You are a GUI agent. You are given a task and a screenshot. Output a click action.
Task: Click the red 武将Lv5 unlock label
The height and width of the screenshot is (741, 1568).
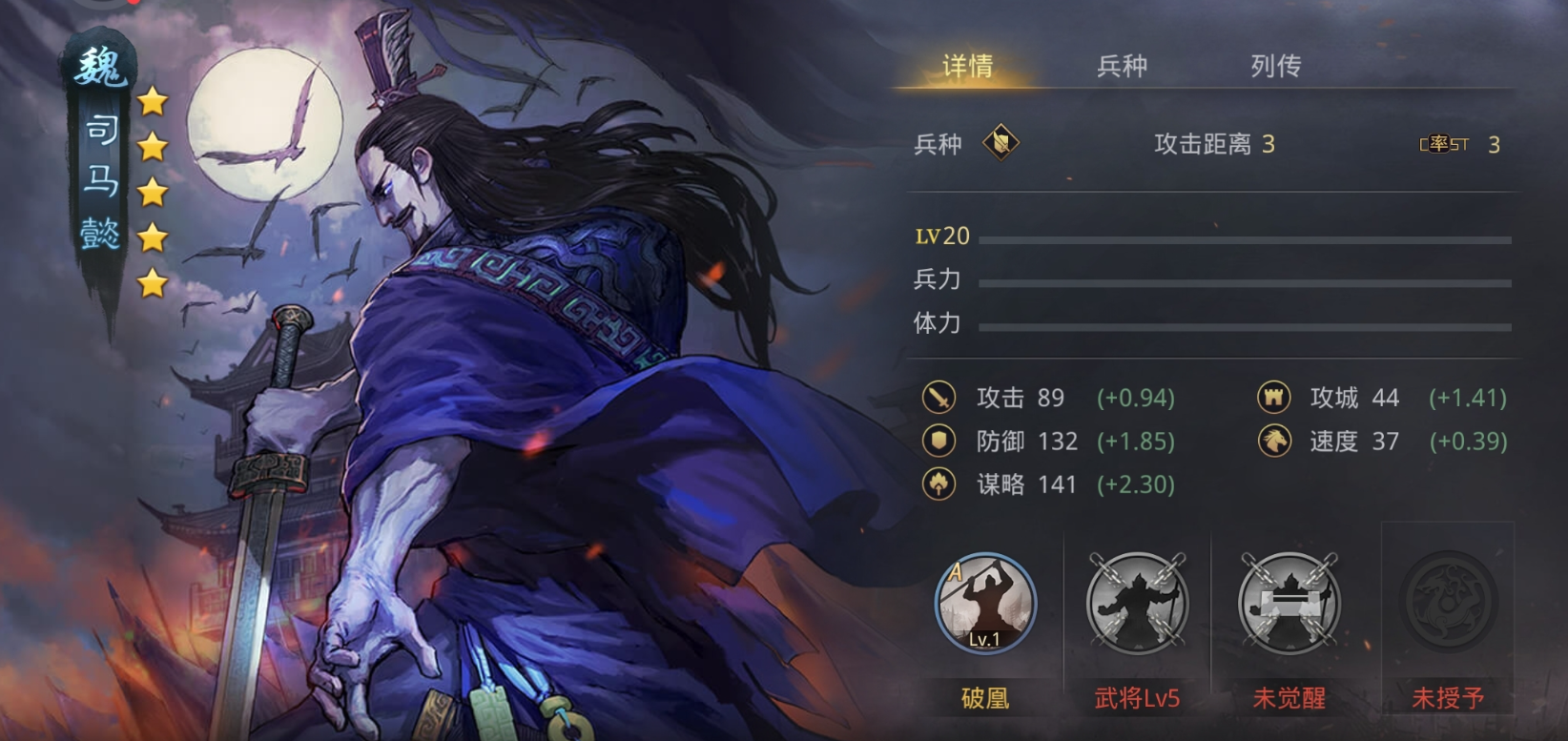coord(1137,696)
